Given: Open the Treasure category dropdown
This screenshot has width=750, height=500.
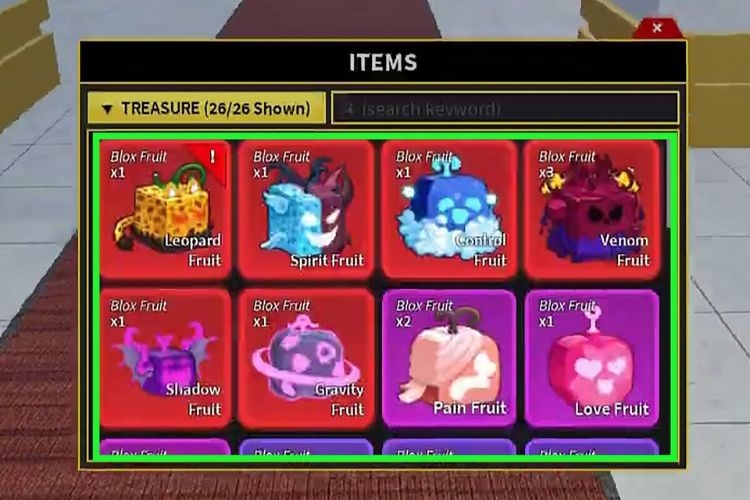Looking at the screenshot, I should [x=205, y=108].
